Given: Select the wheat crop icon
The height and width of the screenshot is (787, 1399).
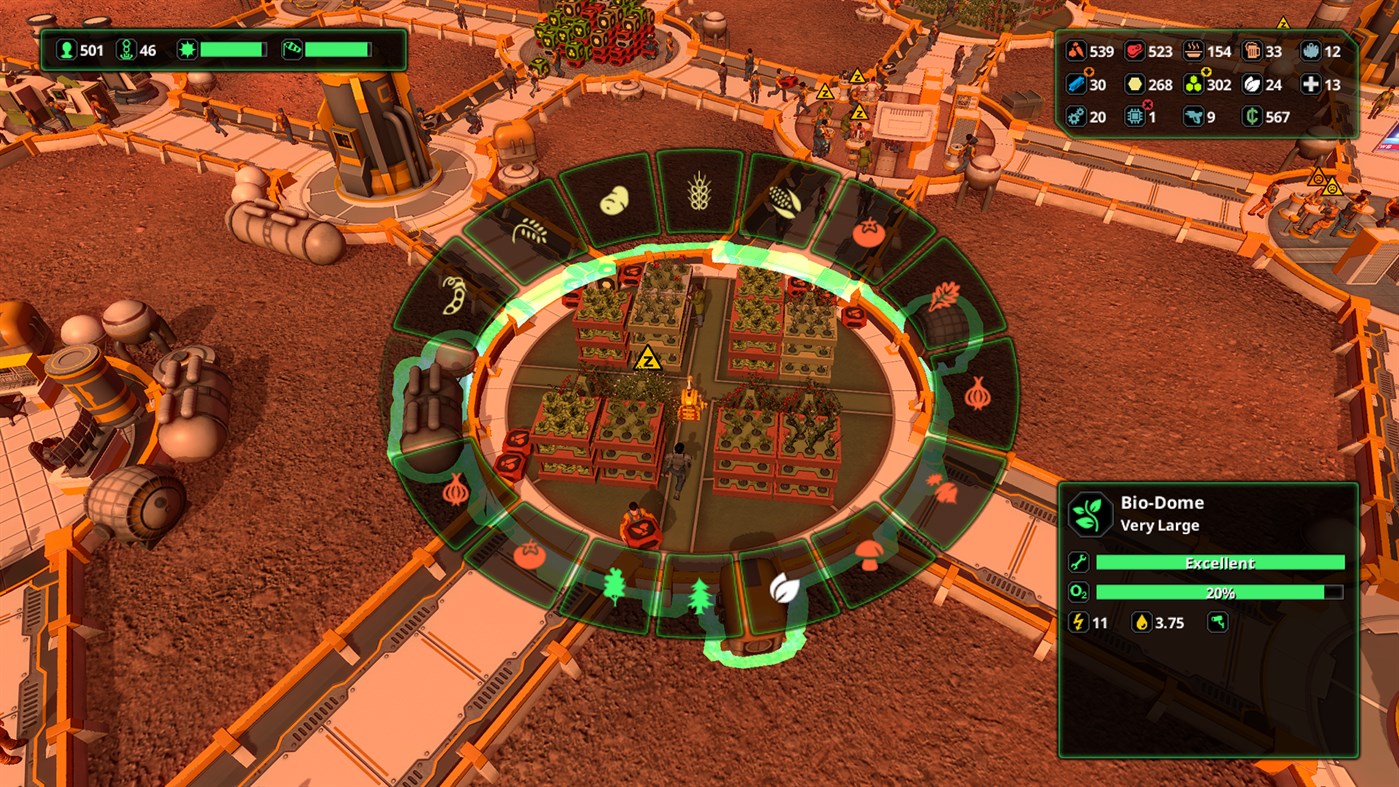Looking at the screenshot, I should coord(700,190).
